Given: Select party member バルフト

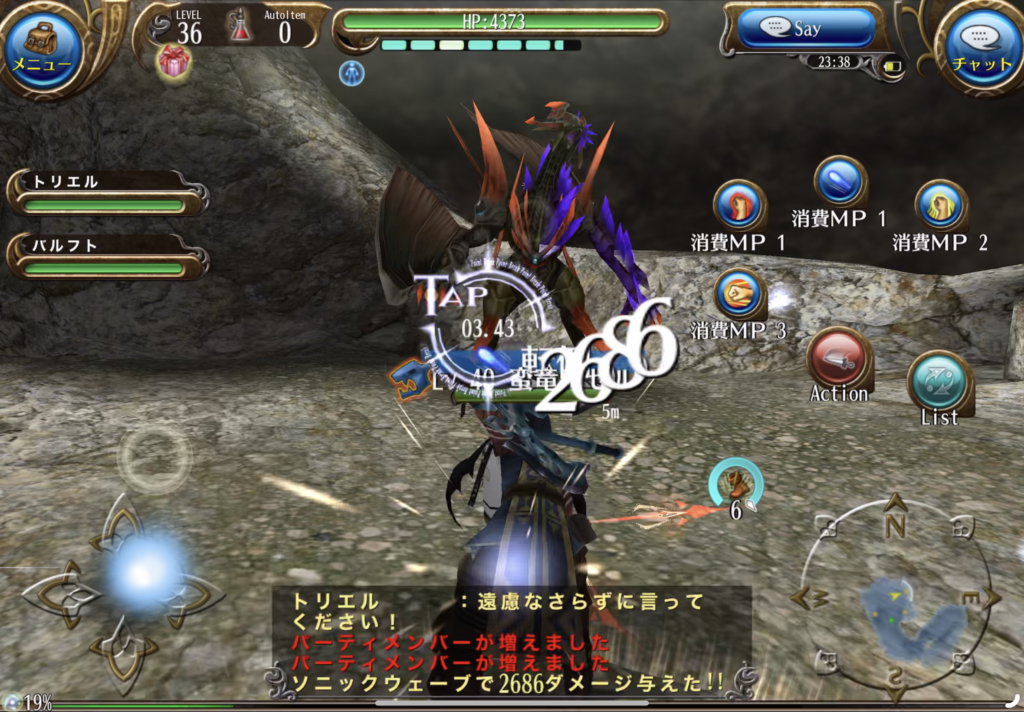Looking at the screenshot, I should [105, 256].
